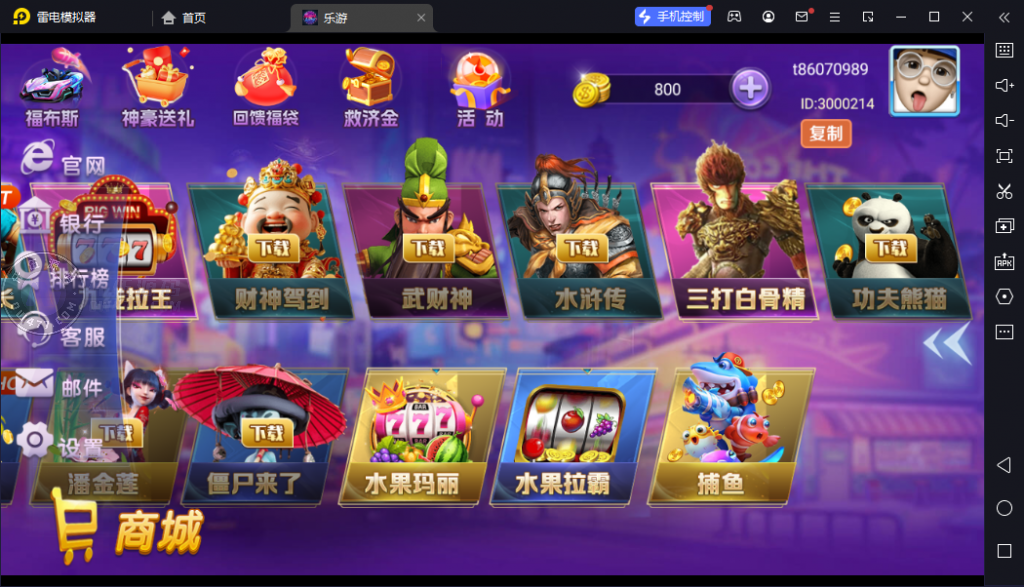Screen dimensions: 1024x587
Task: Enter the 商城 shop
Action: click(x=128, y=530)
